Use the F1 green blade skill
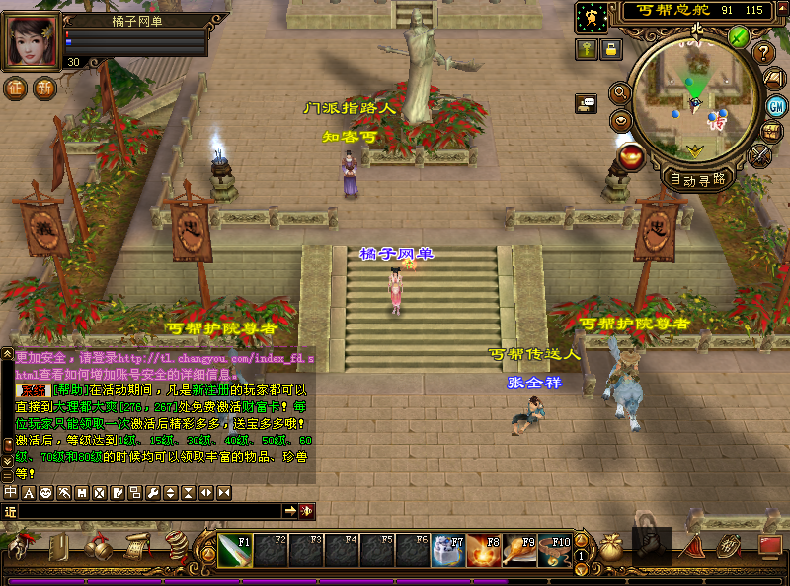Screen dimensions: 790x586 (236, 551)
